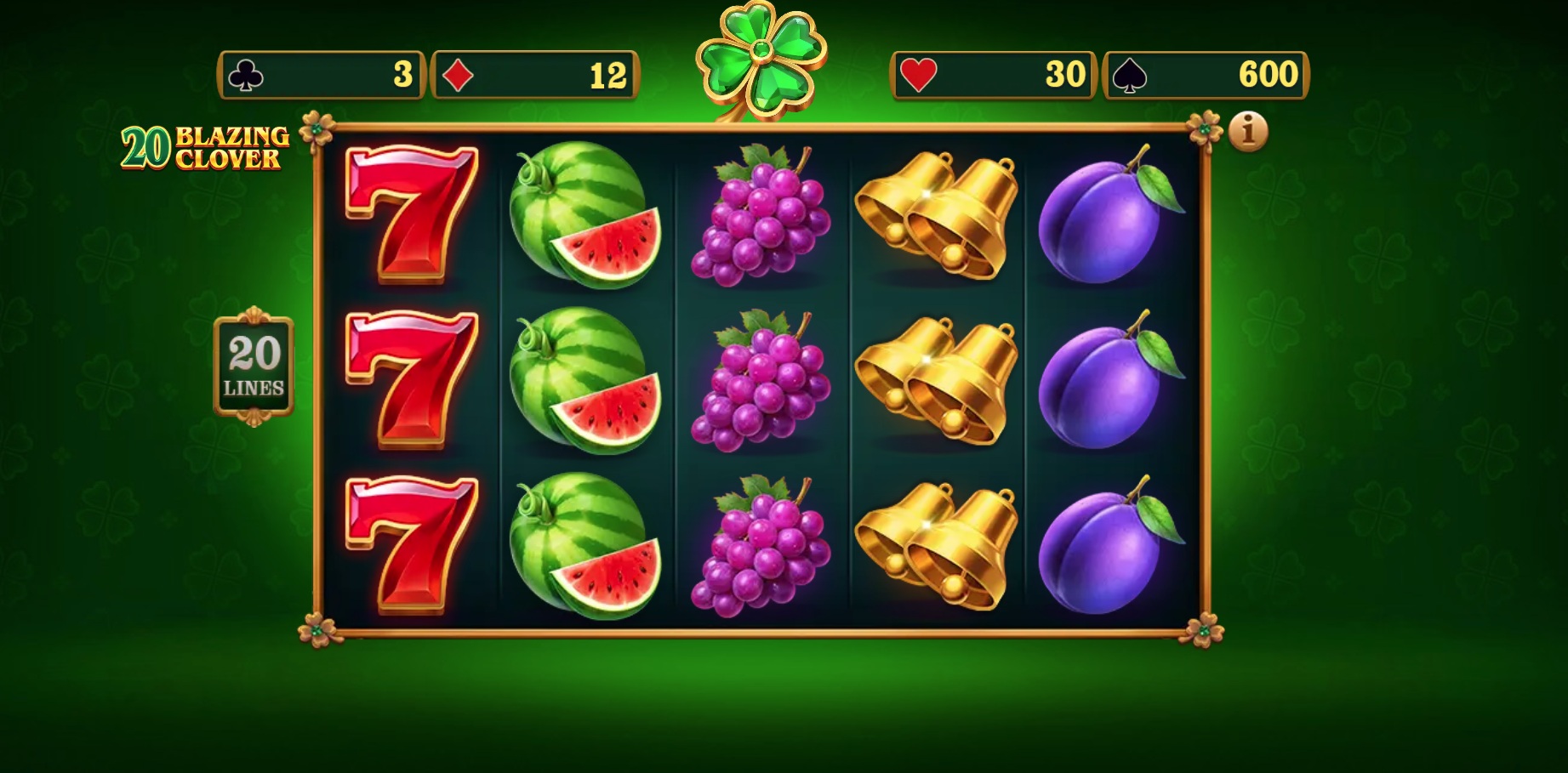
Task: Click the clover ornament on the top-left frame corner
Action: (x=316, y=128)
